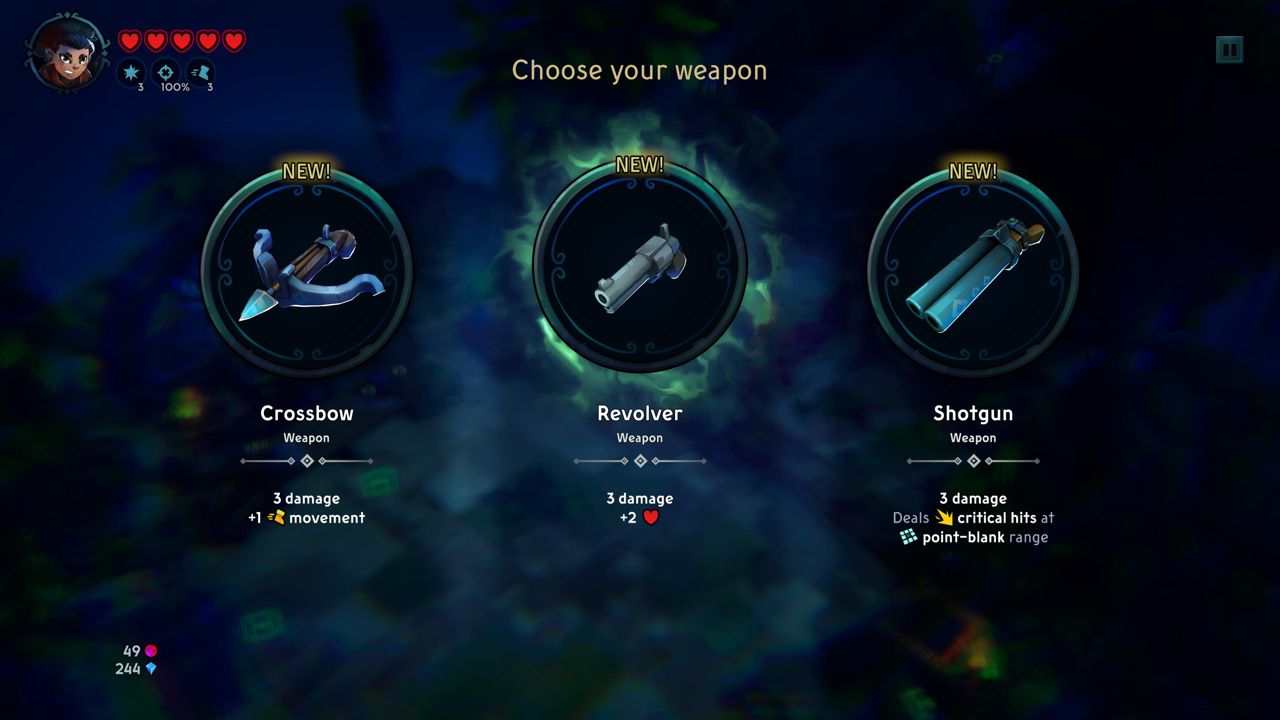Select the Shotgun weapon
This screenshot has height=720, width=1280.
click(x=973, y=270)
